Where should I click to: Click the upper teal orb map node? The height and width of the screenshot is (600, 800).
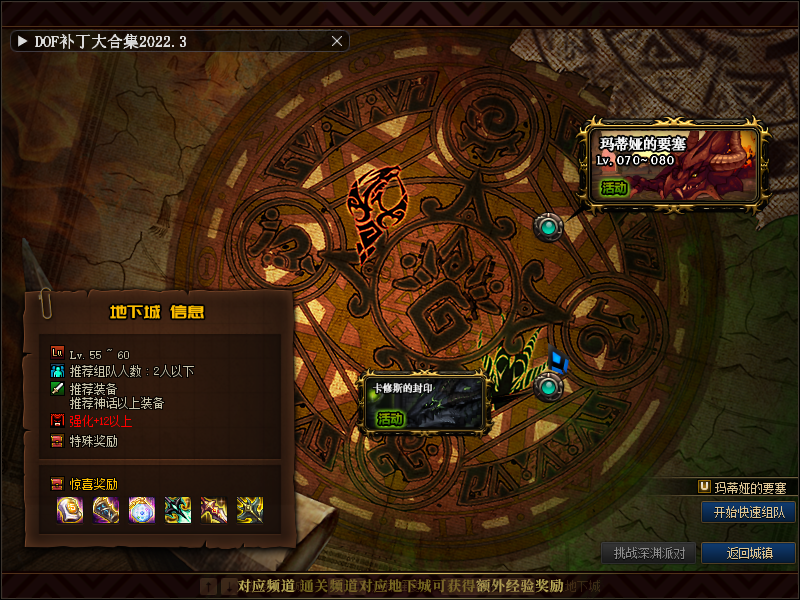[x=547, y=228]
